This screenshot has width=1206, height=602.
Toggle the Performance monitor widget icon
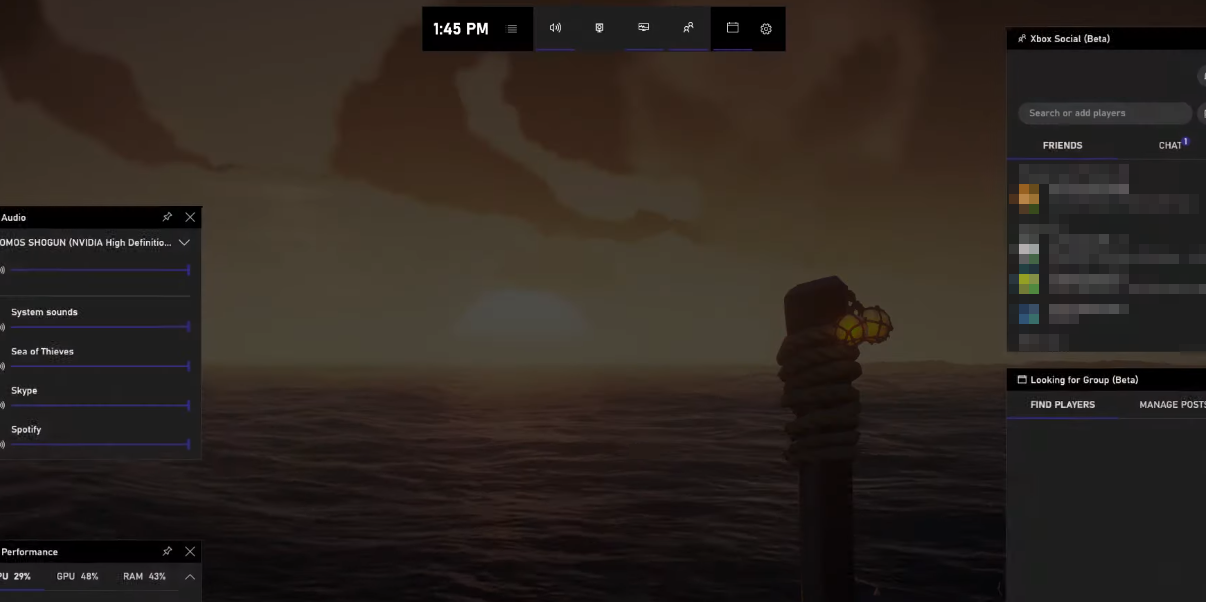pos(643,28)
